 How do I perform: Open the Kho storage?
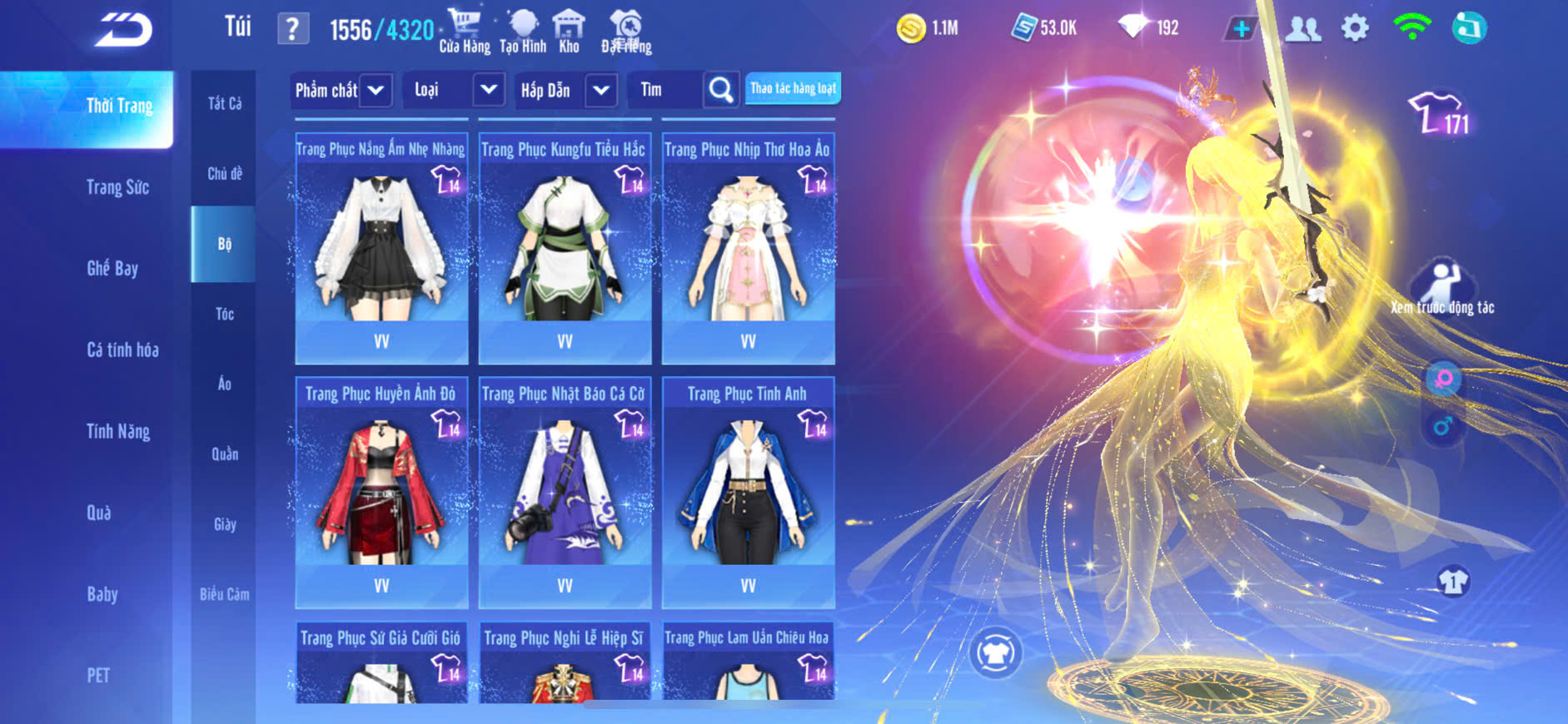[569, 32]
